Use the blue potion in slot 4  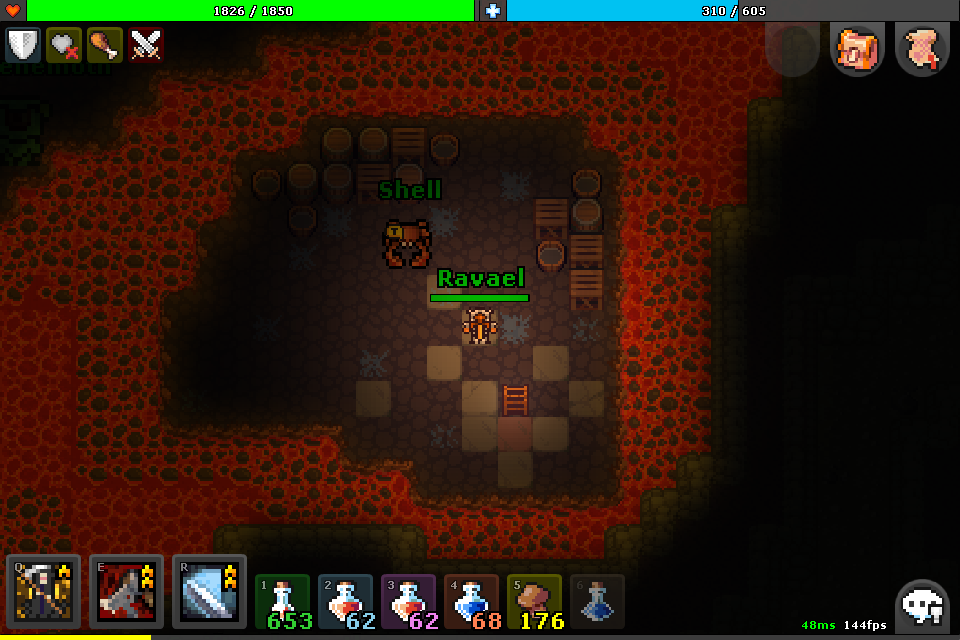pyautogui.click(x=472, y=602)
